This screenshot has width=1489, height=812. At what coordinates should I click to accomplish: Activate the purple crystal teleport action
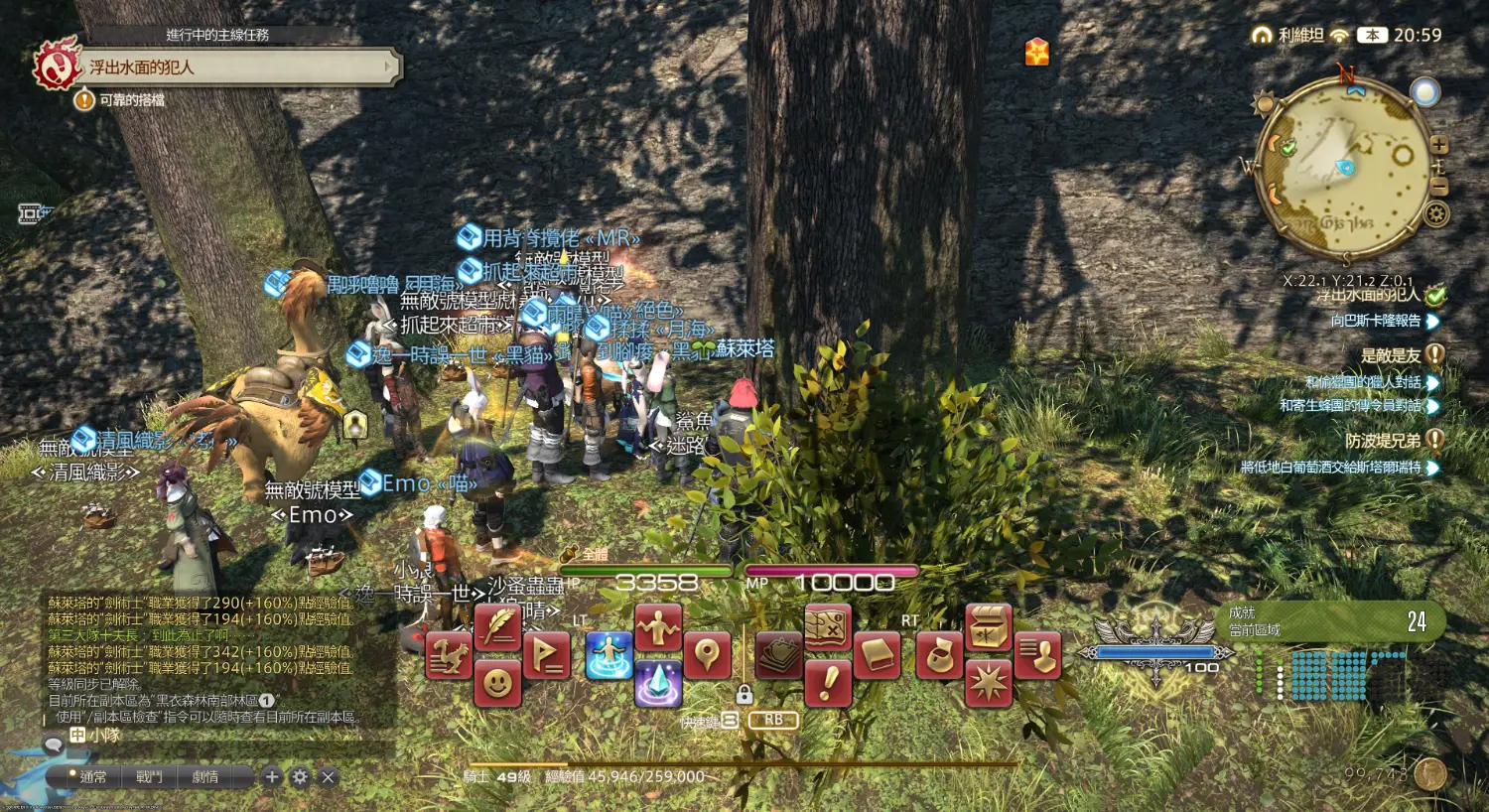[657, 683]
